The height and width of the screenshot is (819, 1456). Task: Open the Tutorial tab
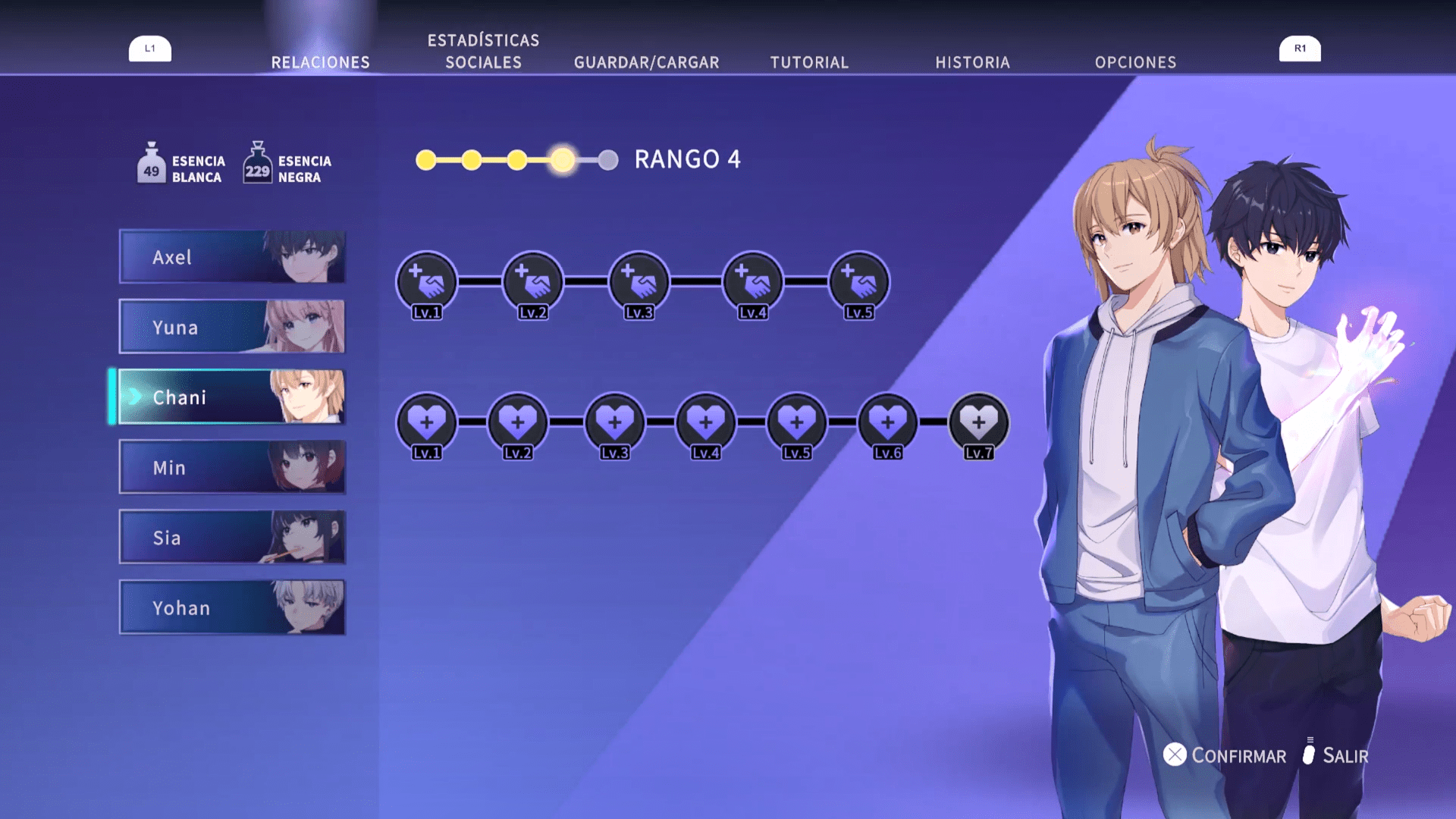(809, 62)
